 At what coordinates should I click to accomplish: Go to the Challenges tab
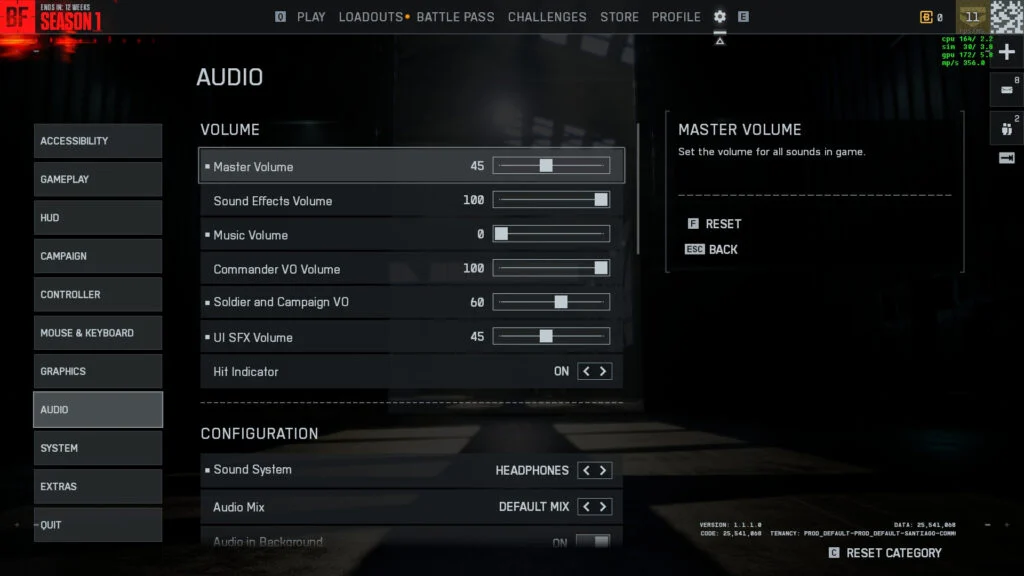tap(547, 17)
